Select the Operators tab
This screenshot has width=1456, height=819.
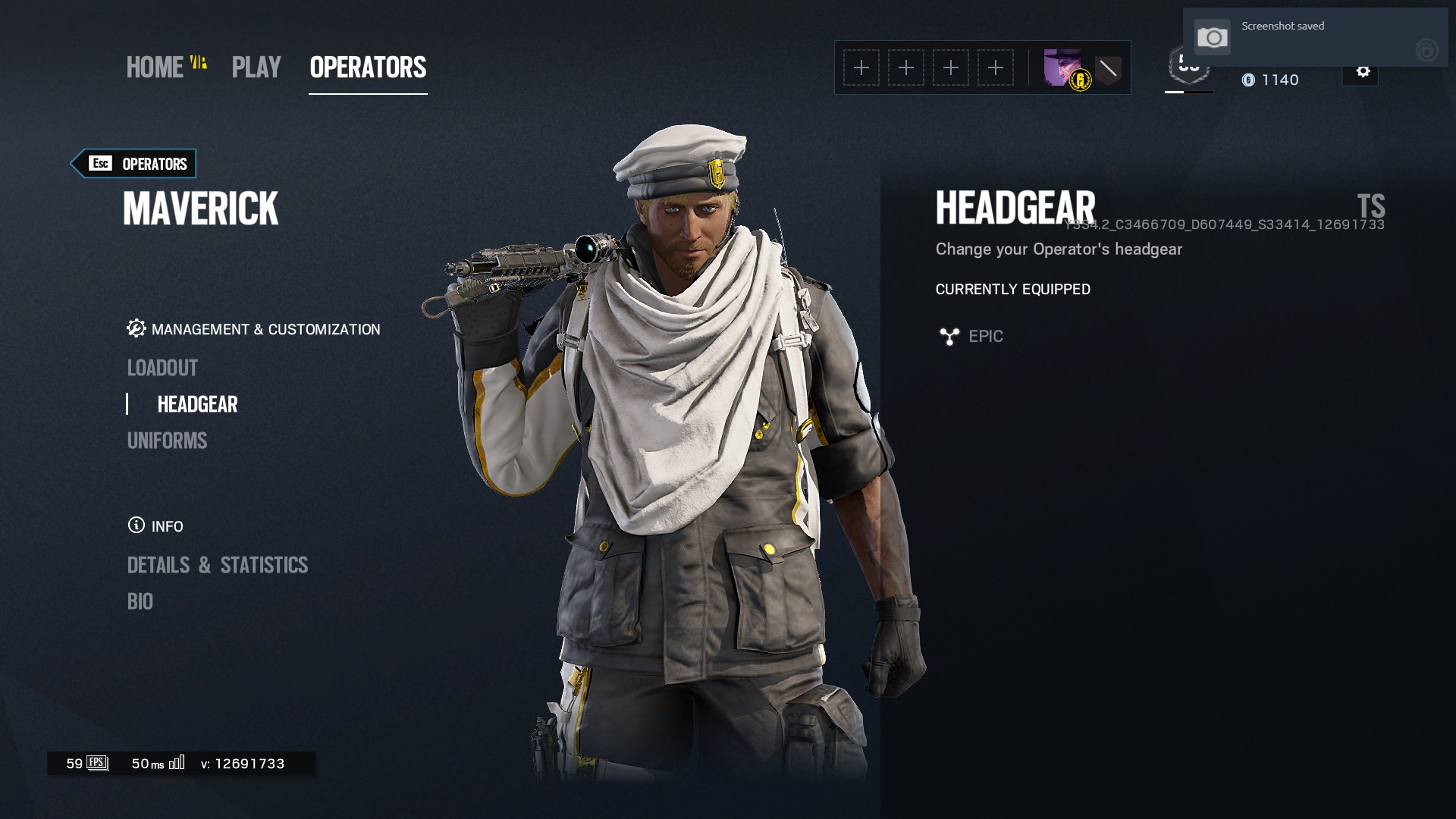368,67
